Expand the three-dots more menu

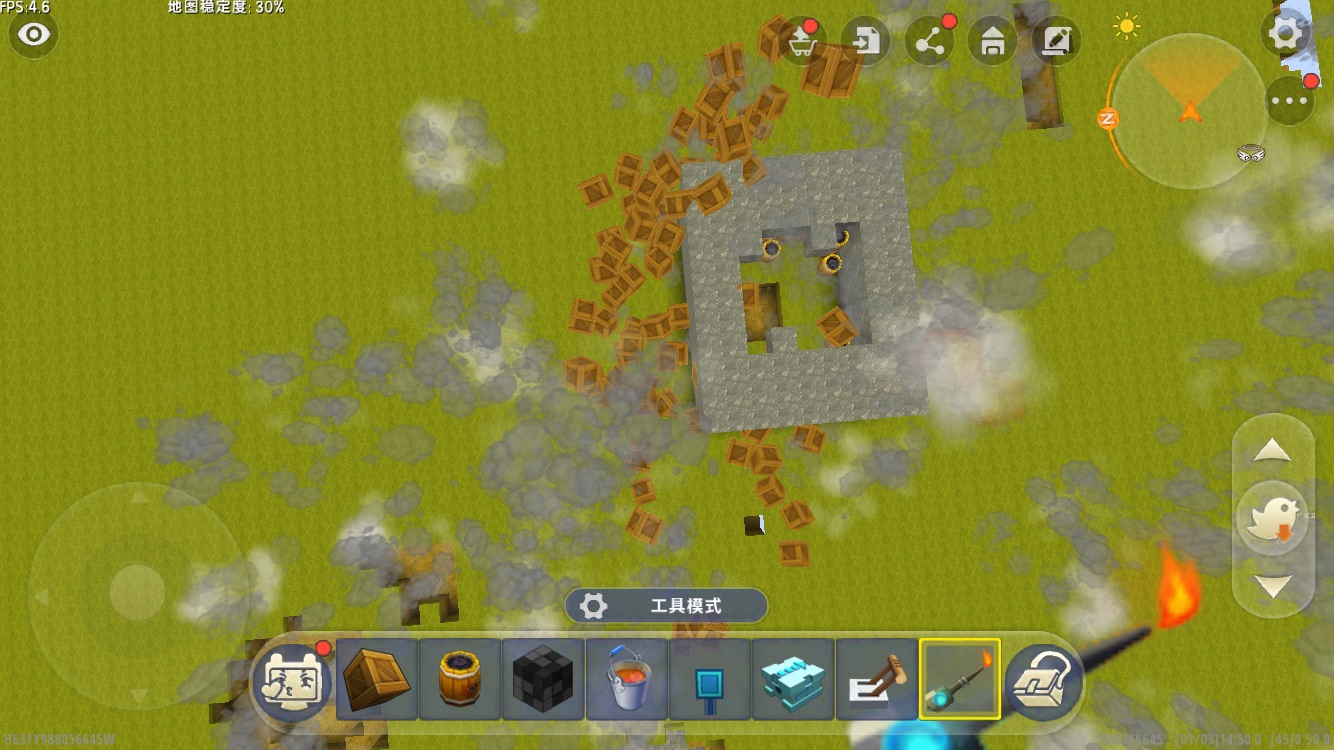(1289, 100)
